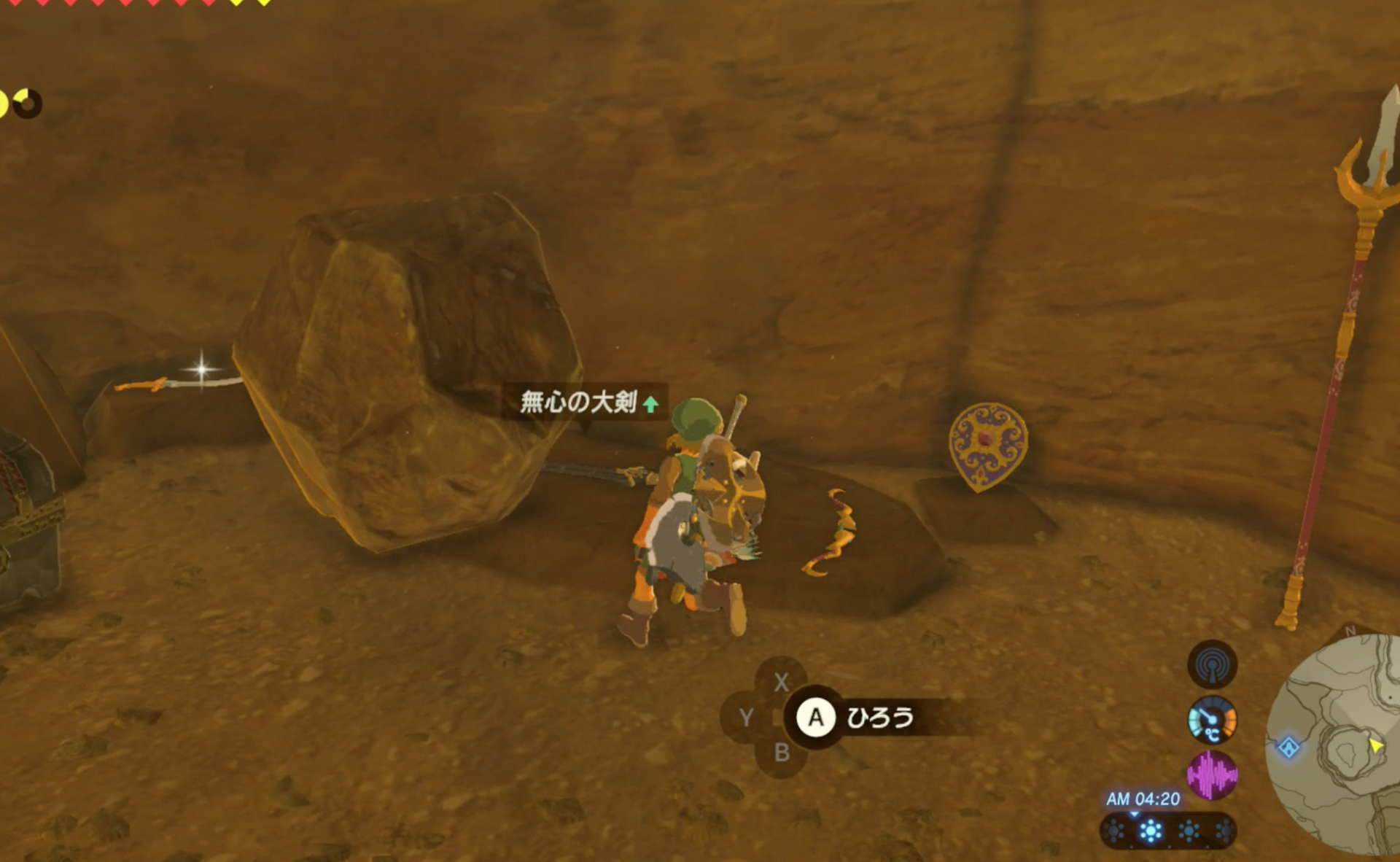Click the AM 04:20 clock display
The width and height of the screenshot is (1400, 862).
1143,800
